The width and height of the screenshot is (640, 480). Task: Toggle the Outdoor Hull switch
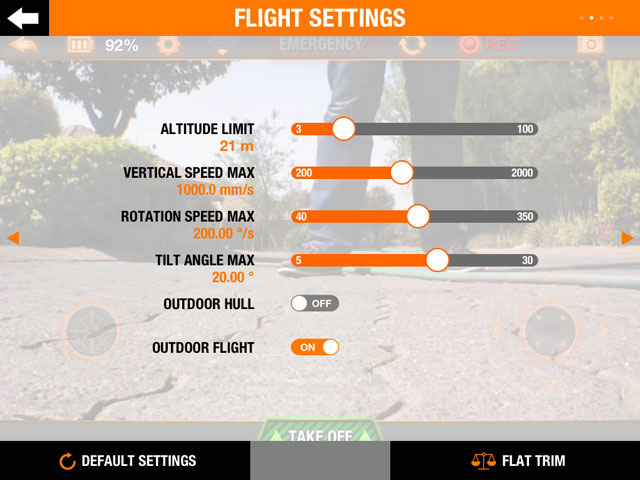315,303
